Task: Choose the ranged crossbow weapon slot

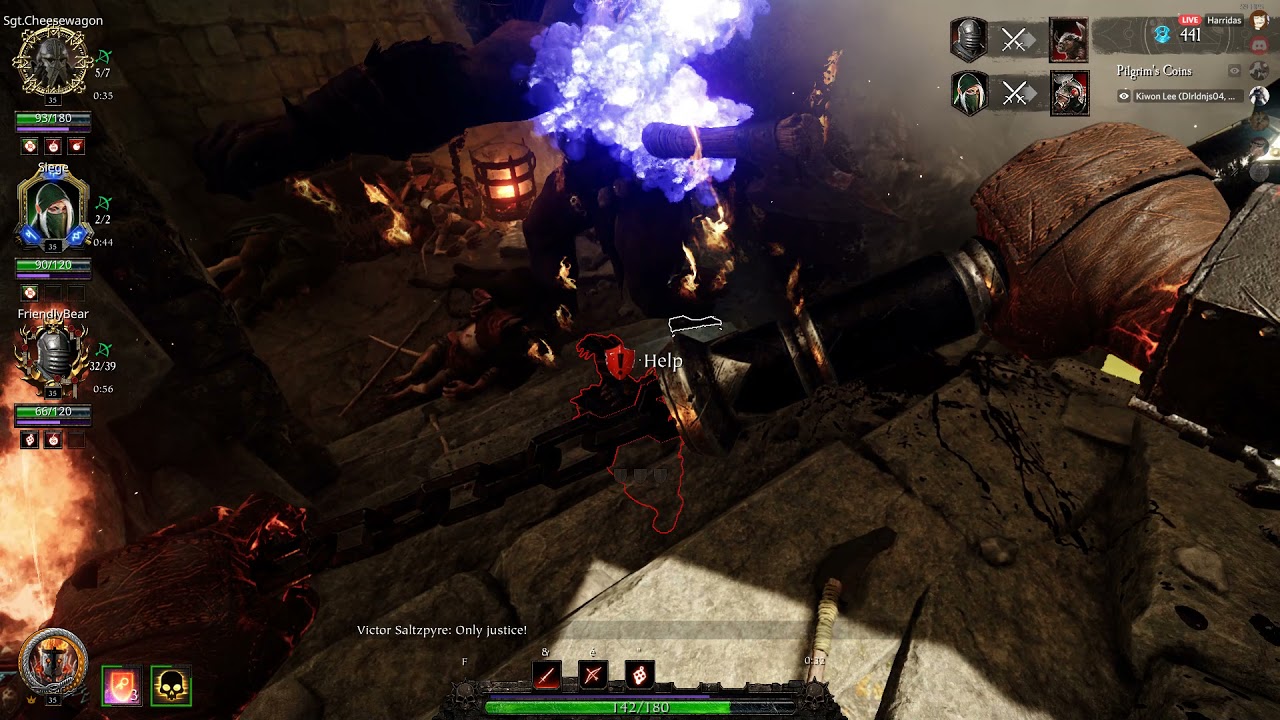Action: click(x=593, y=676)
